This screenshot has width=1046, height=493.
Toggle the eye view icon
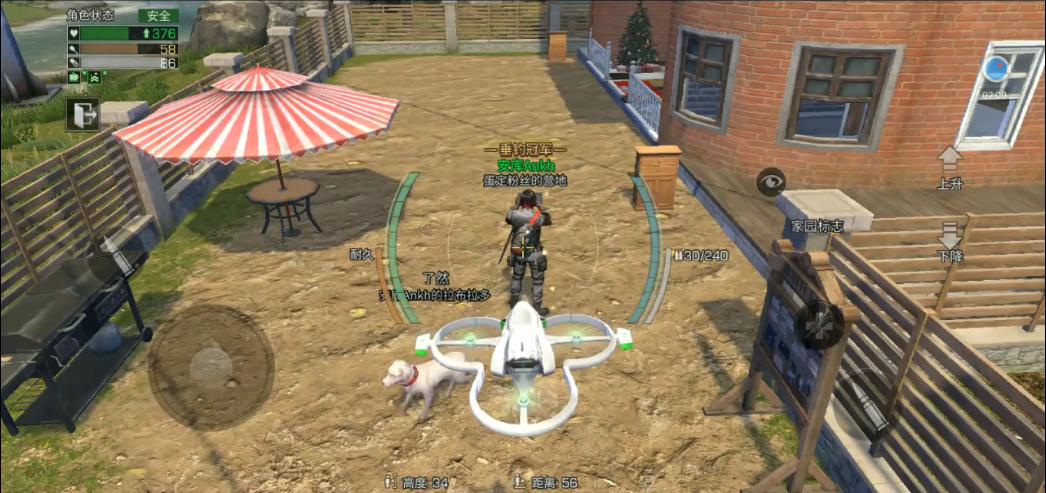pos(771,183)
